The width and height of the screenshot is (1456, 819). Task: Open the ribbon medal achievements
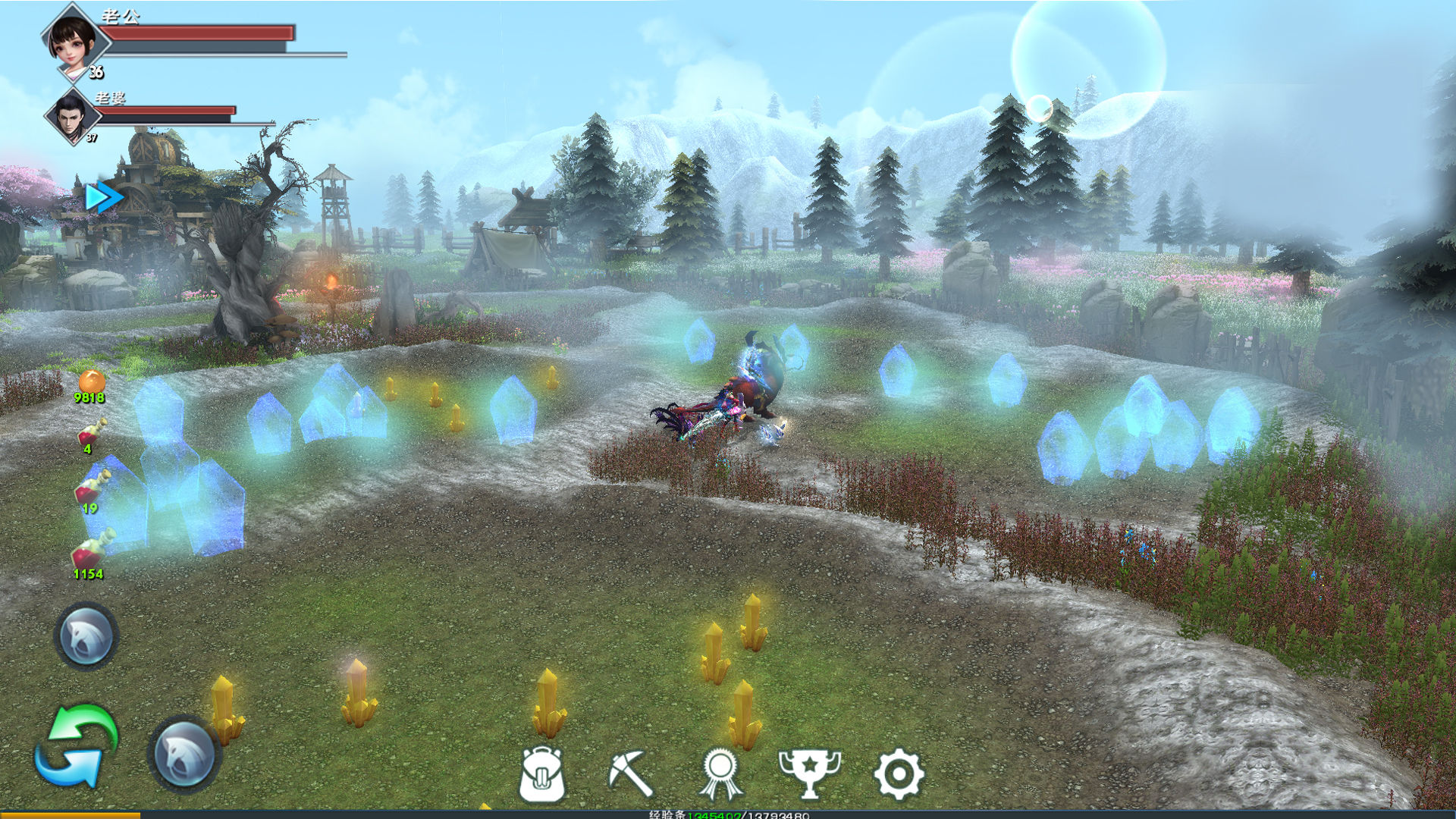pos(720,773)
